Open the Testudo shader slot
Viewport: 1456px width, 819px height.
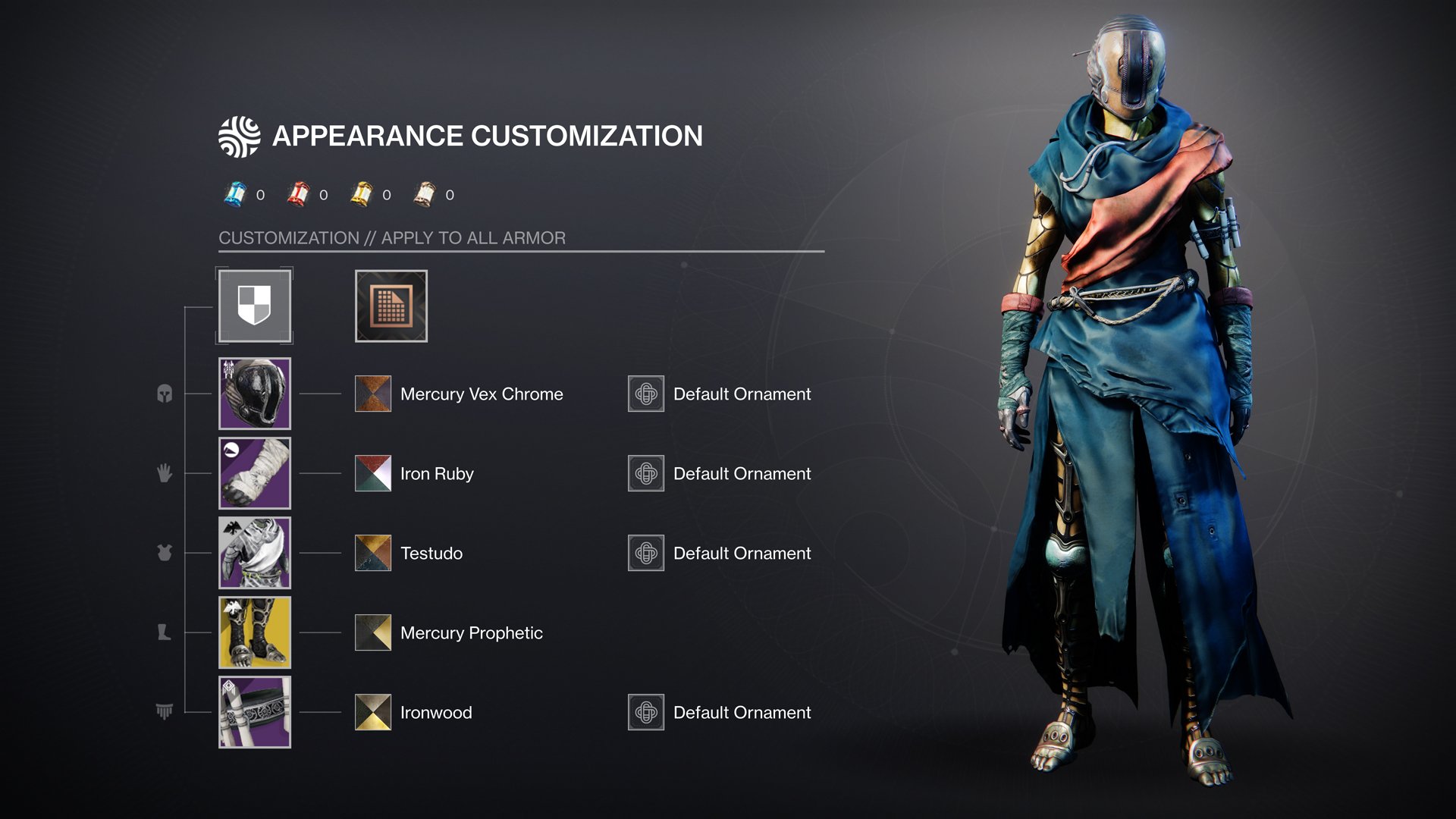click(x=373, y=553)
